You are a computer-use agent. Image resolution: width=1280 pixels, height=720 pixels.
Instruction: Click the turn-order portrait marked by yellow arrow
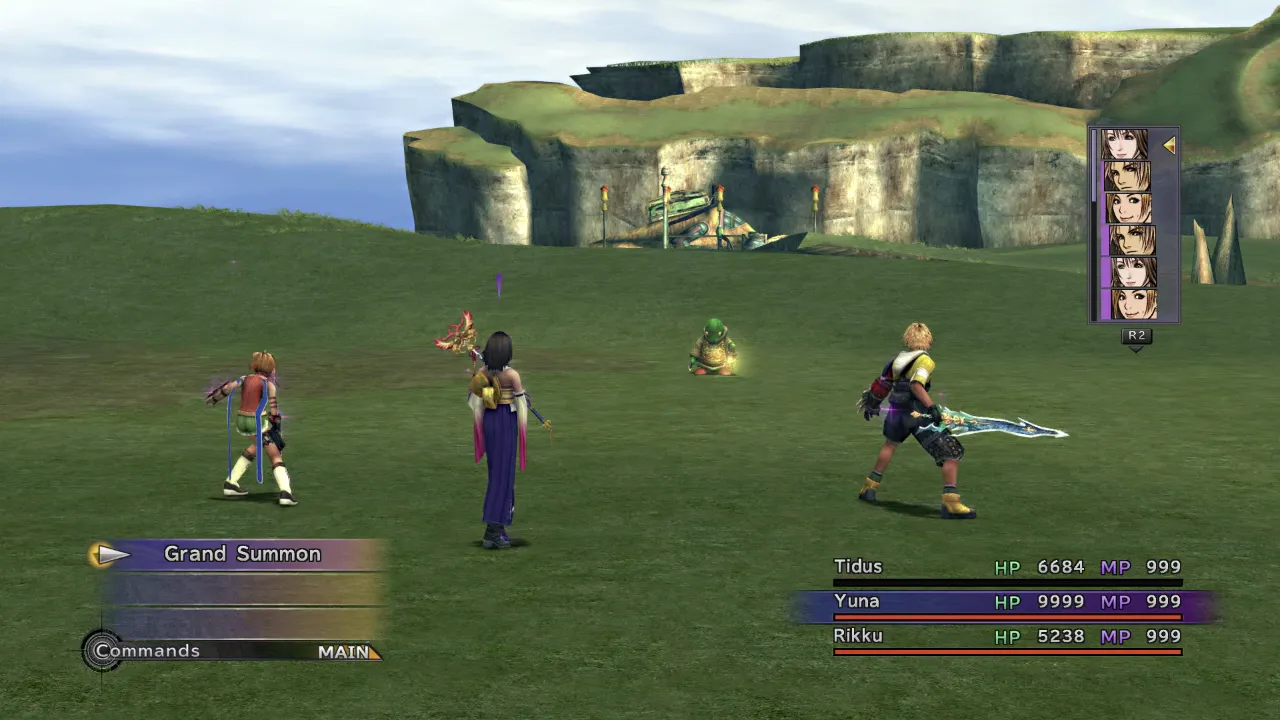click(x=1125, y=145)
